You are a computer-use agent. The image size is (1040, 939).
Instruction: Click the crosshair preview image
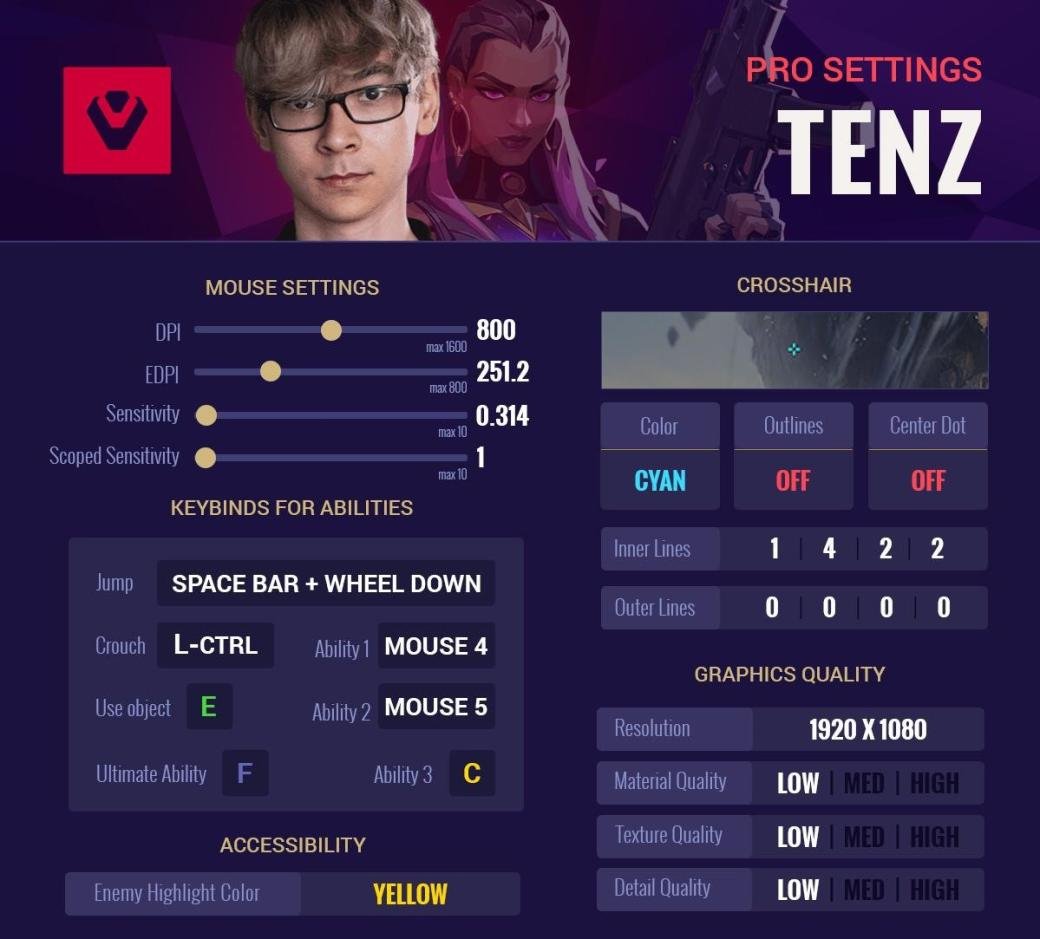click(794, 350)
